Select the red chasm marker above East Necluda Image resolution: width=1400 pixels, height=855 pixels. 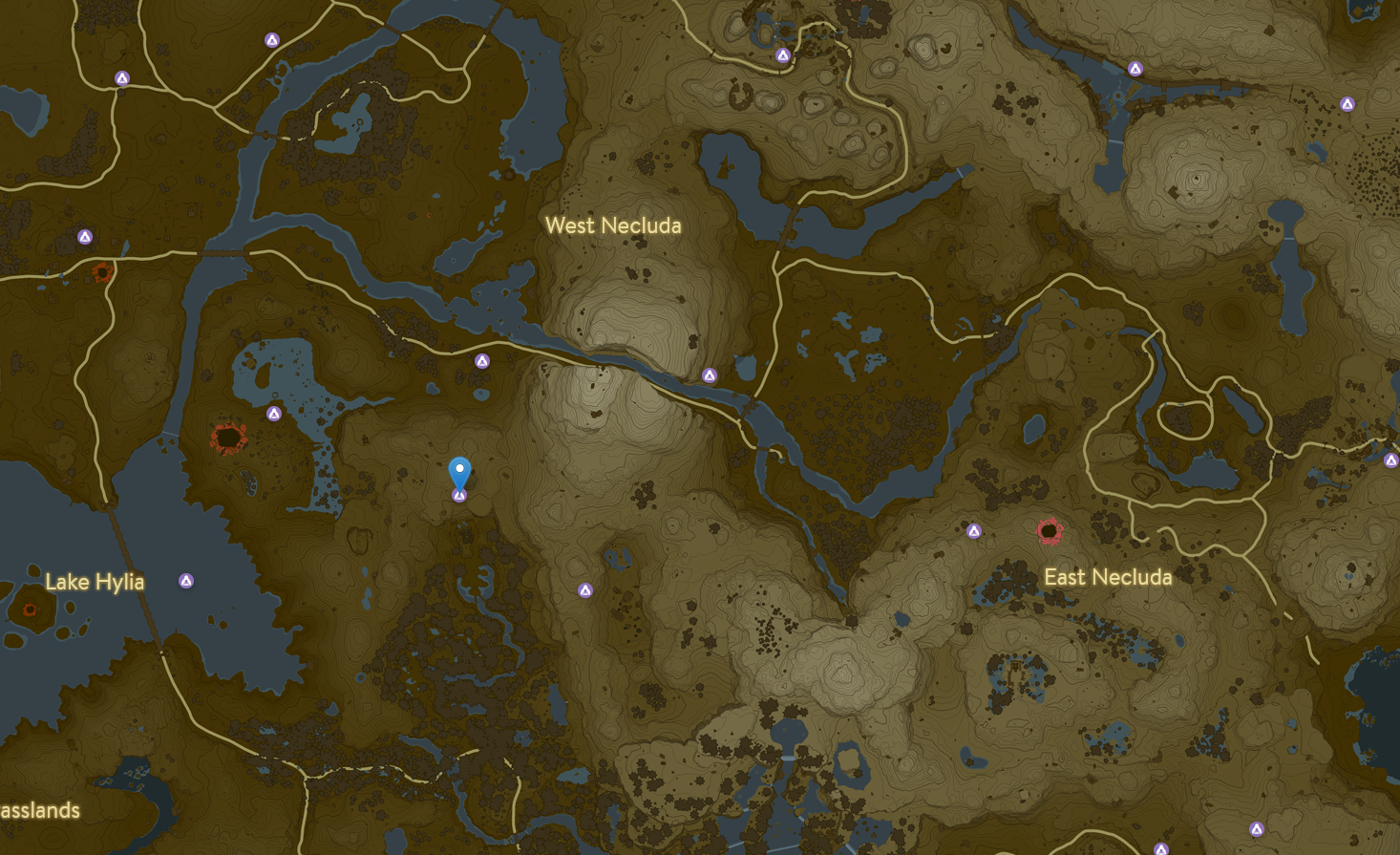click(x=1050, y=530)
